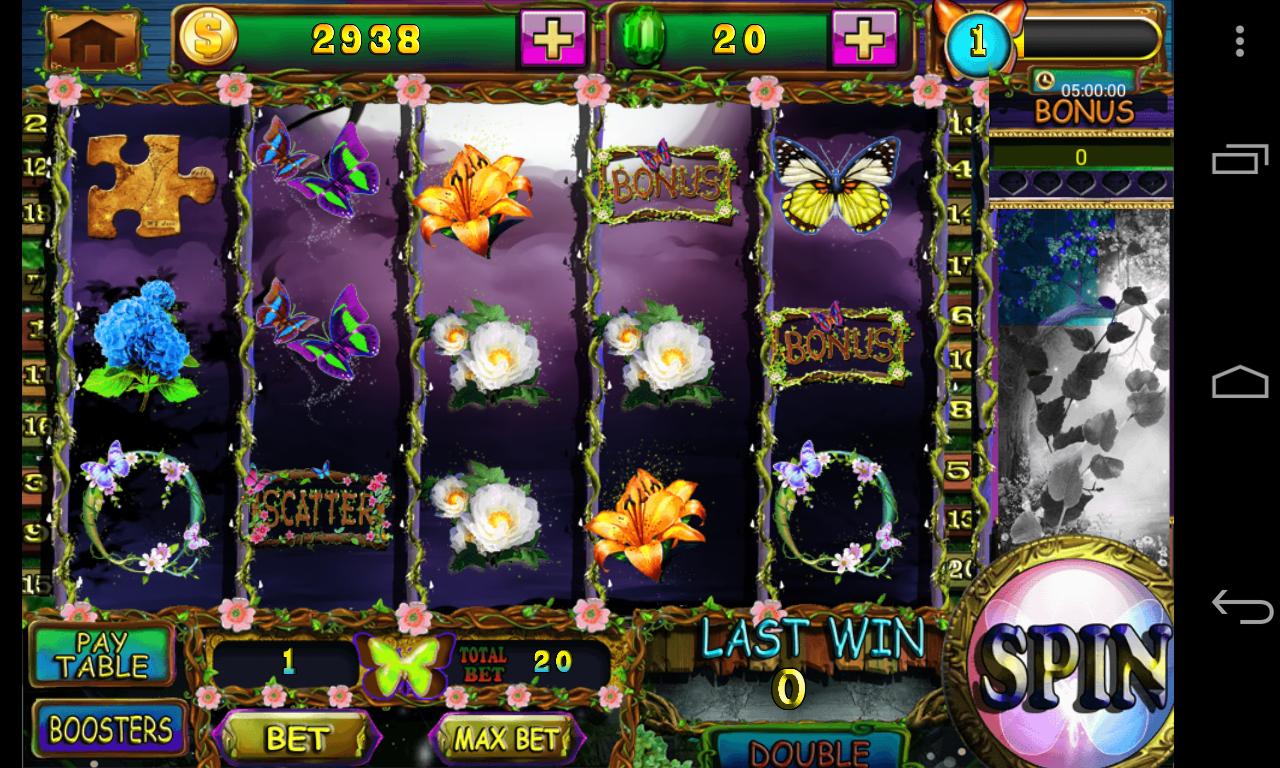The width and height of the screenshot is (1280, 768).
Task: Open Android recent apps
Action: [x=1240, y=161]
